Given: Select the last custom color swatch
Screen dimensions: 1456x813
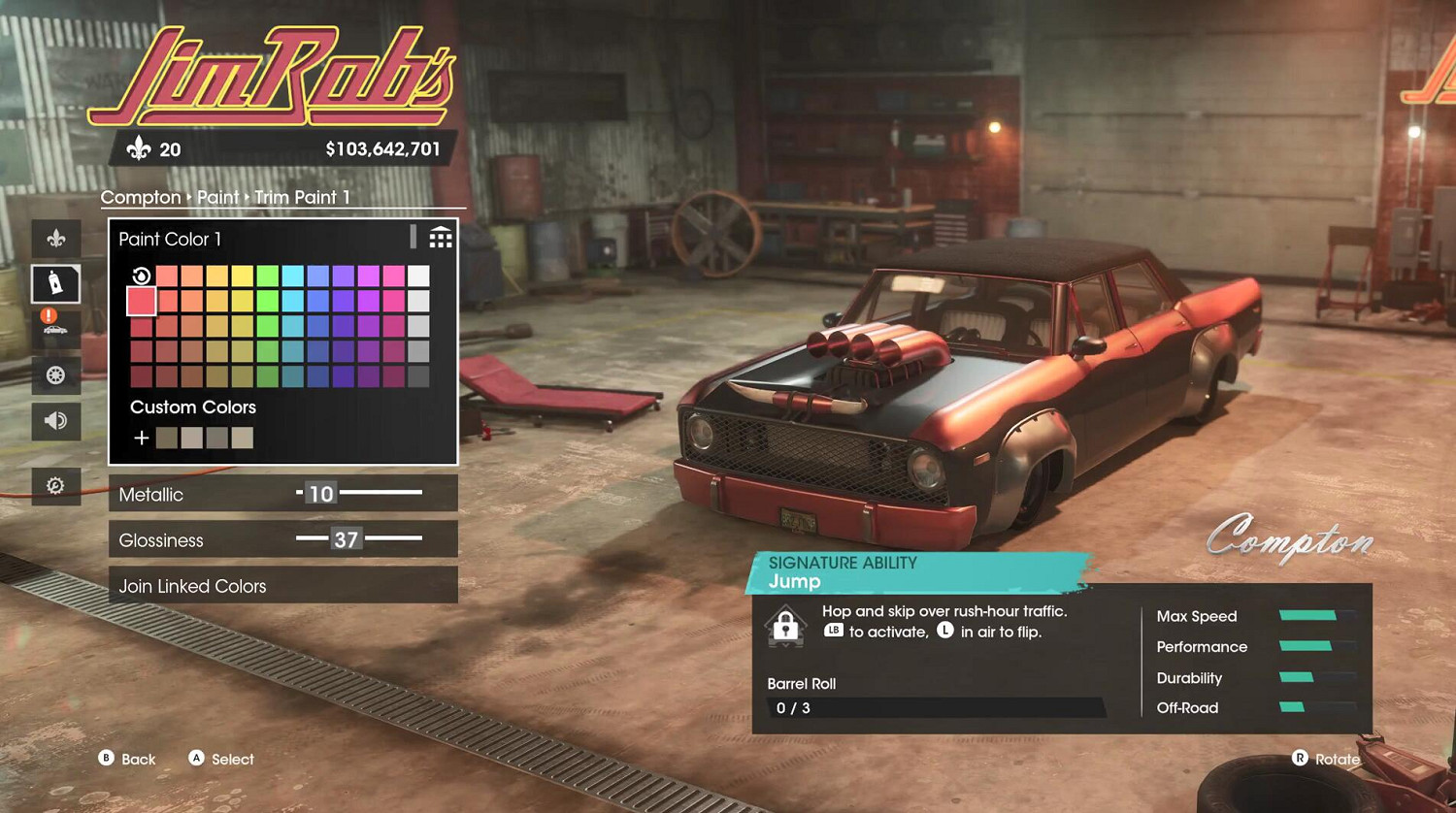Looking at the screenshot, I should coord(243,438).
